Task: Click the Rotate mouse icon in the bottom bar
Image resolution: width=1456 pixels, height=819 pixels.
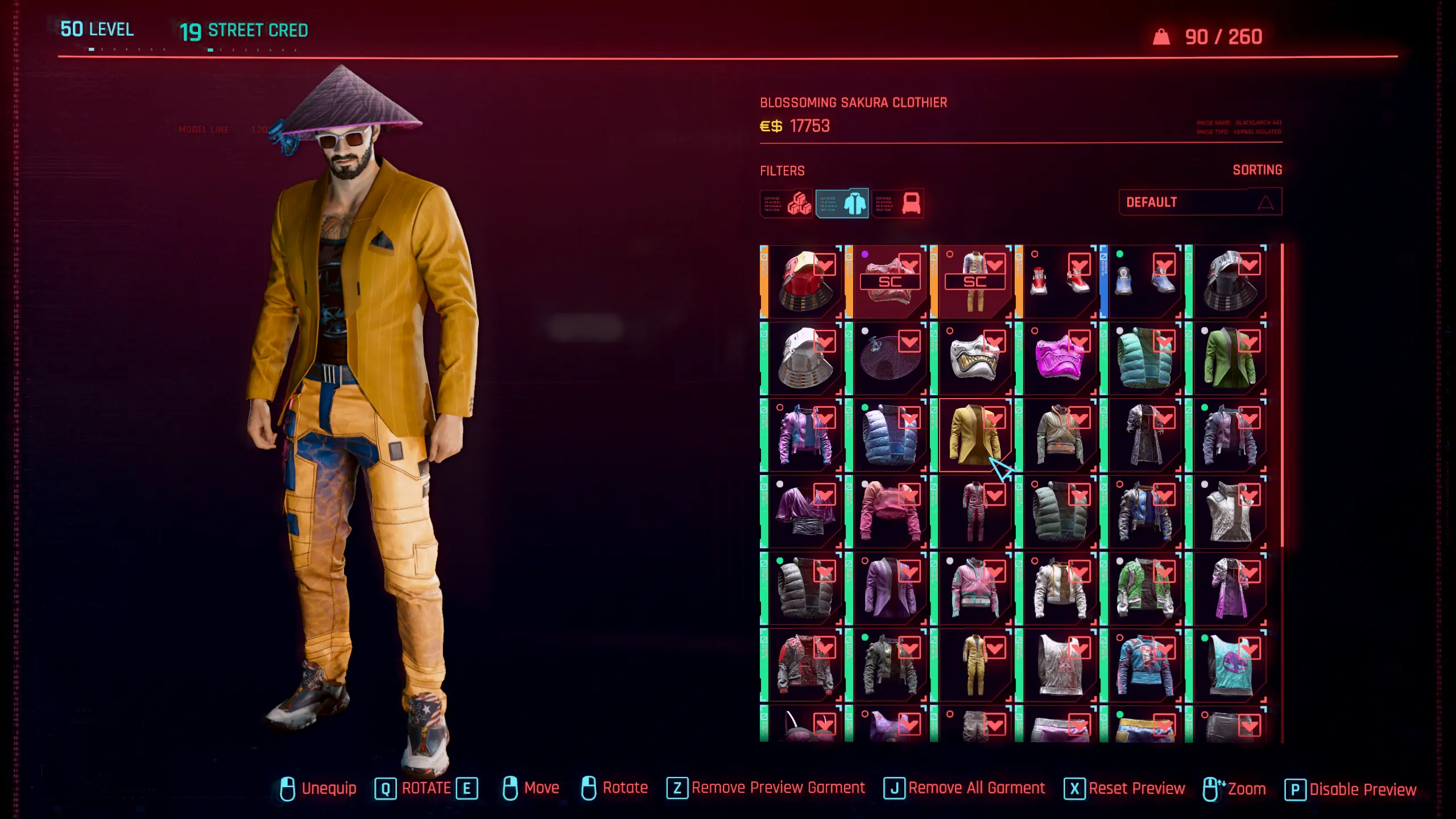Action: coord(589,788)
